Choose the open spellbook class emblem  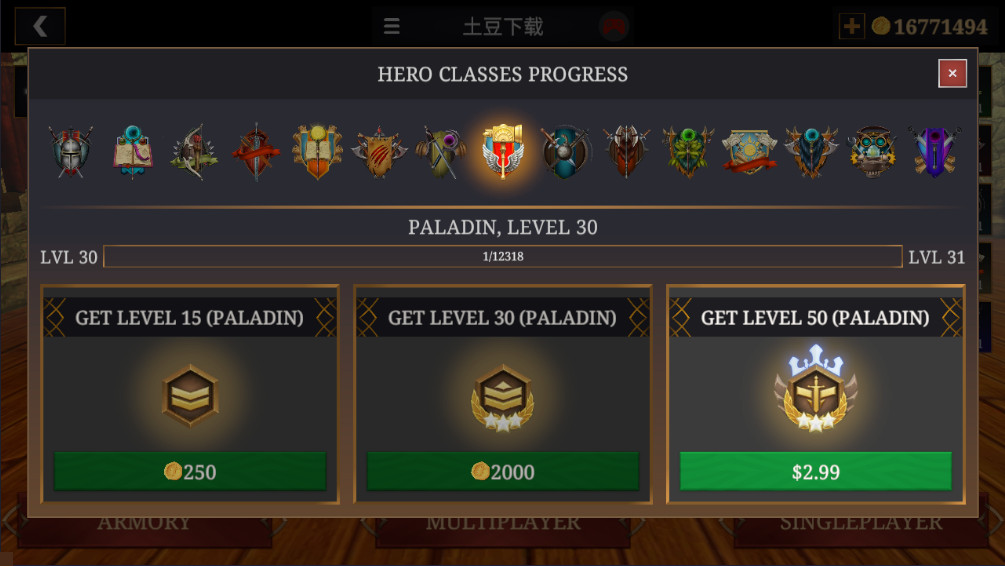click(x=133, y=152)
